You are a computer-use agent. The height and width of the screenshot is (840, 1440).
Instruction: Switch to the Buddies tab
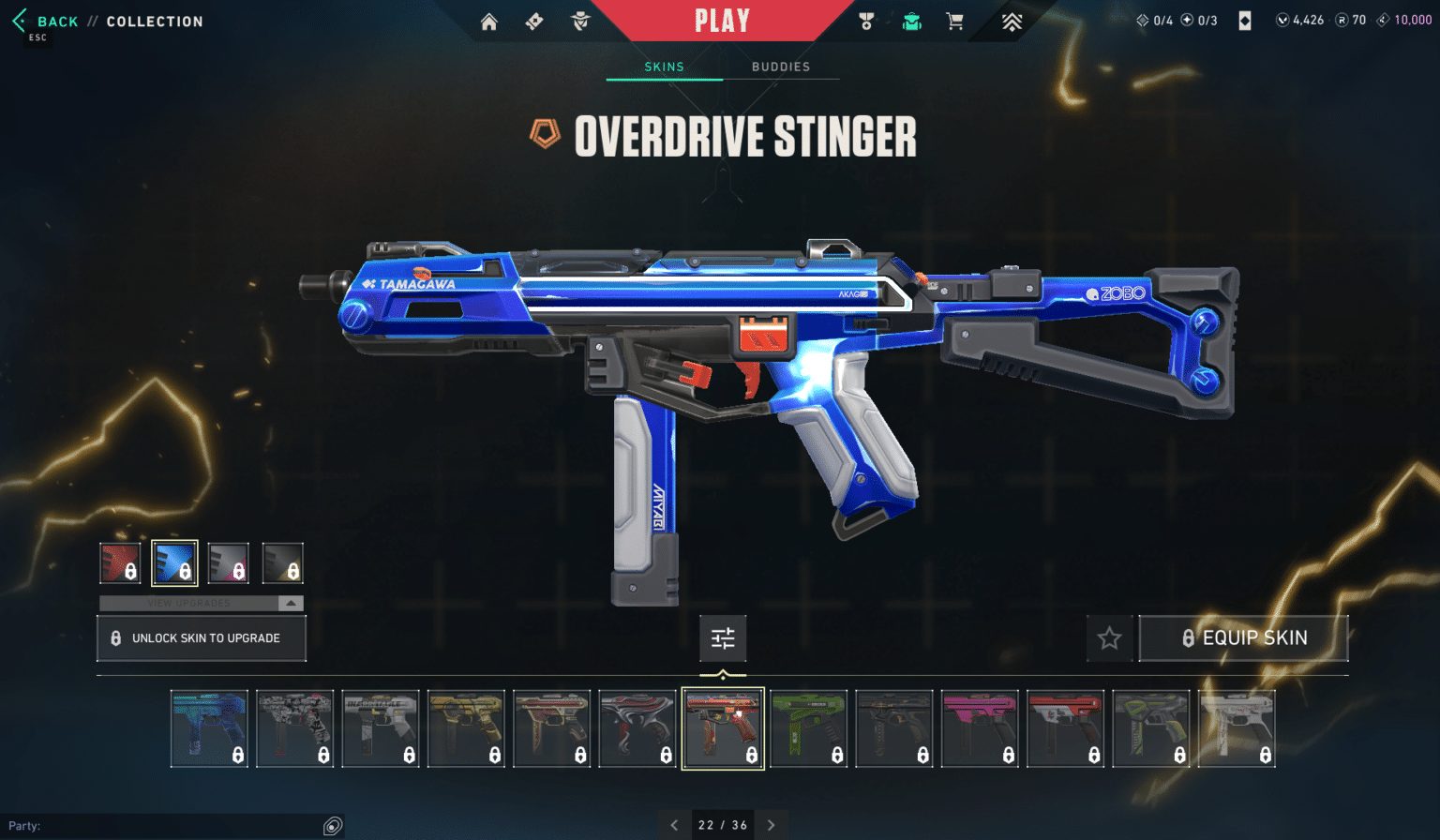pos(781,67)
